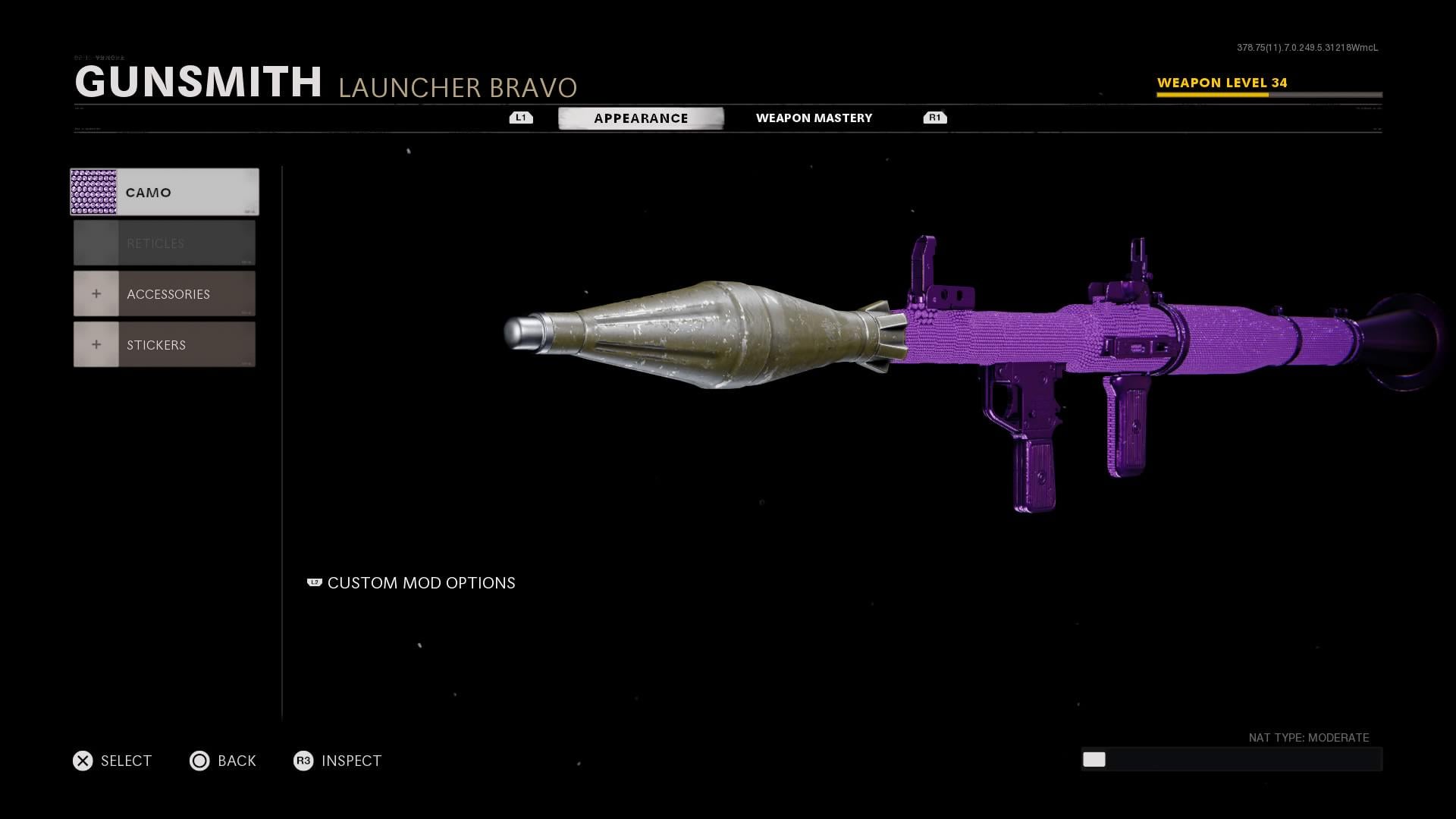Select the Appearance tab
The width and height of the screenshot is (1456, 819).
[641, 118]
